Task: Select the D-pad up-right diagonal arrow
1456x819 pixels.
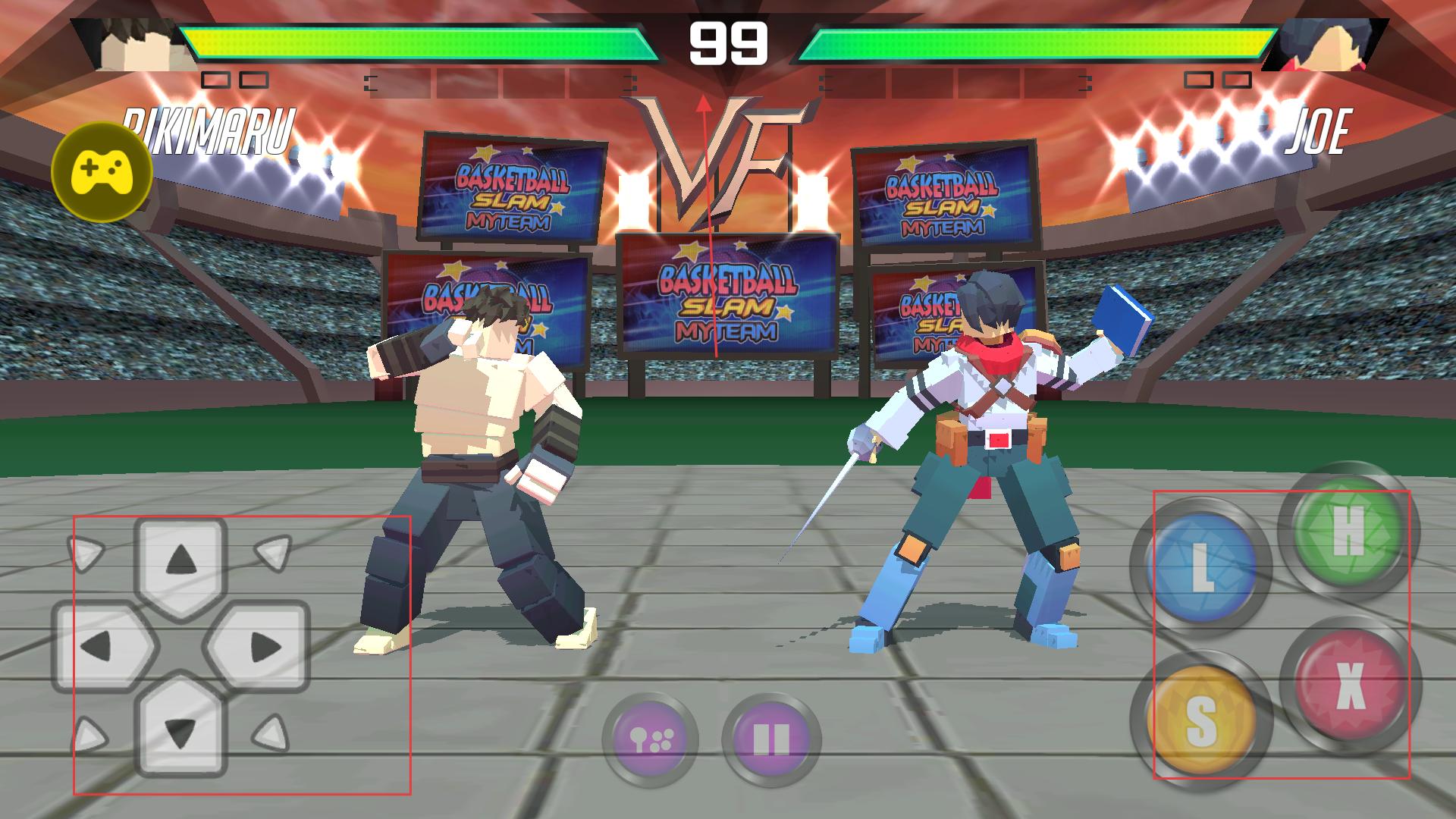Action: (272, 551)
